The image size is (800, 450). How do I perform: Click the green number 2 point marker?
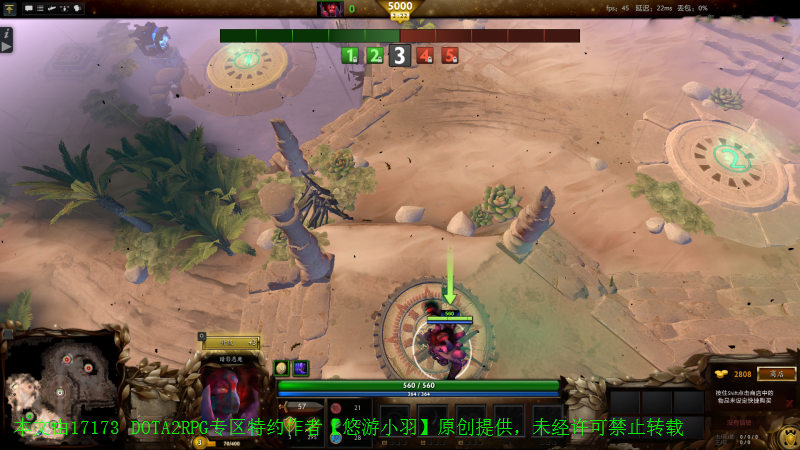click(x=375, y=56)
